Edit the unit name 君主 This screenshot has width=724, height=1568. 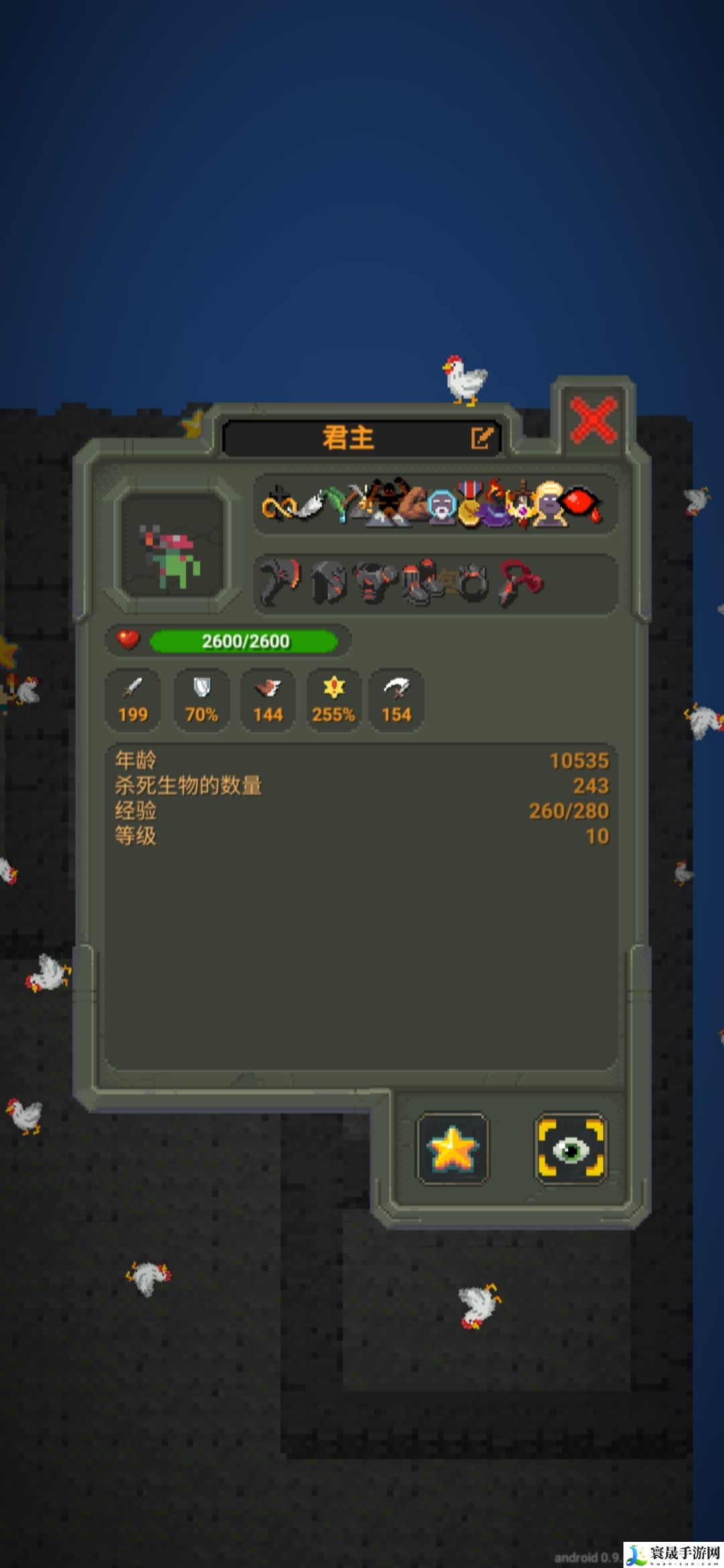(x=481, y=438)
